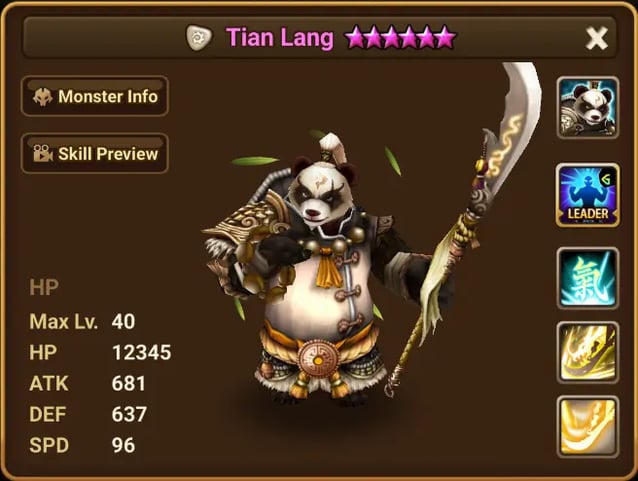
Task: Inspect the golden dragon slash skill
Action: pos(585,351)
